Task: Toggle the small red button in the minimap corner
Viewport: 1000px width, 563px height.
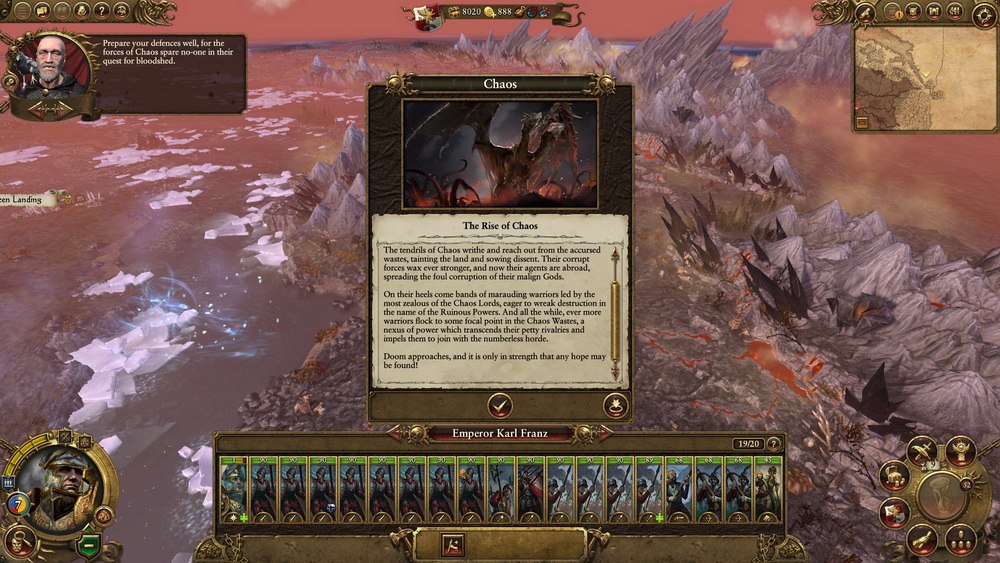Action: [862, 122]
